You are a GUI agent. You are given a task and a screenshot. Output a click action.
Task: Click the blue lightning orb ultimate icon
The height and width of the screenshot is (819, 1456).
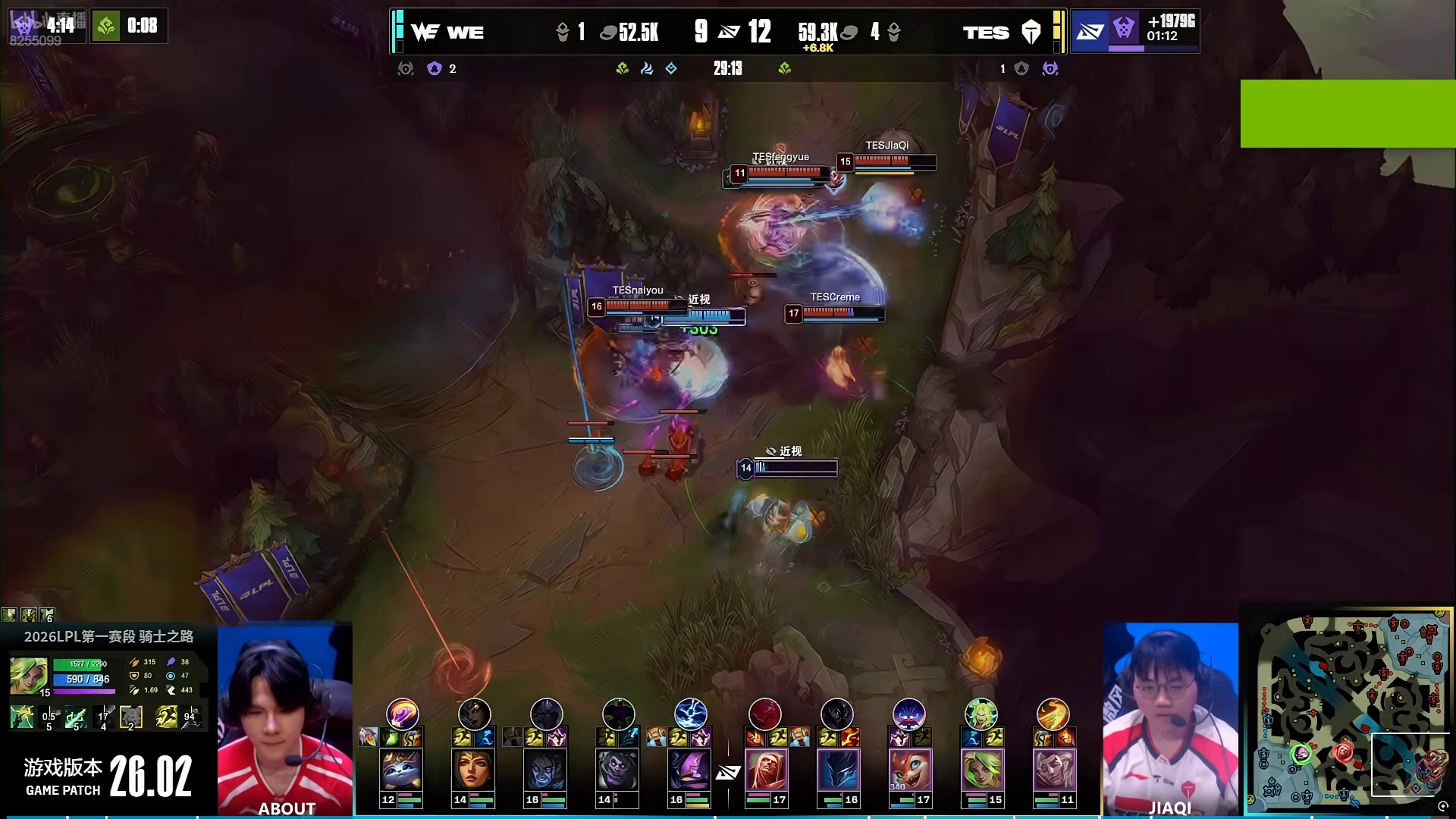pos(690,714)
